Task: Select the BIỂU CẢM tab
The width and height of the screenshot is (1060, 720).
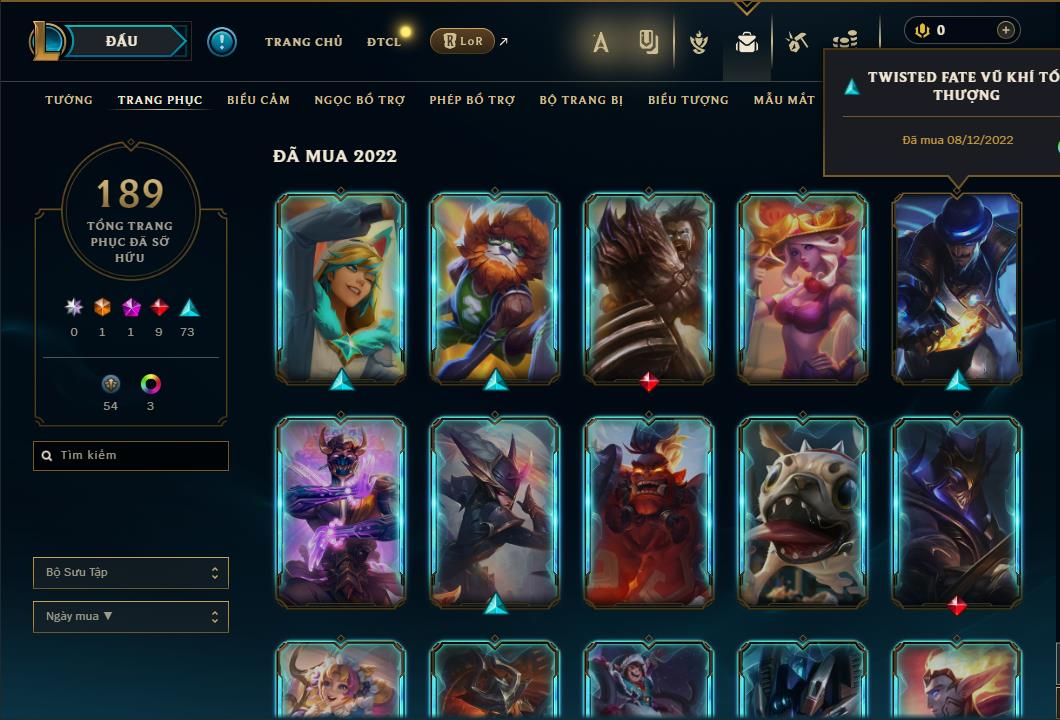Action: (x=258, y=100)
